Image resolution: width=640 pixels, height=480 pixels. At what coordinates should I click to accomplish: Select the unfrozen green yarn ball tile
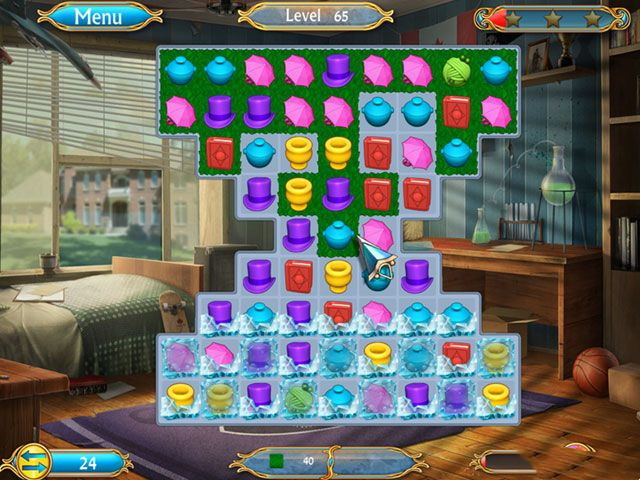click(456, 69)
